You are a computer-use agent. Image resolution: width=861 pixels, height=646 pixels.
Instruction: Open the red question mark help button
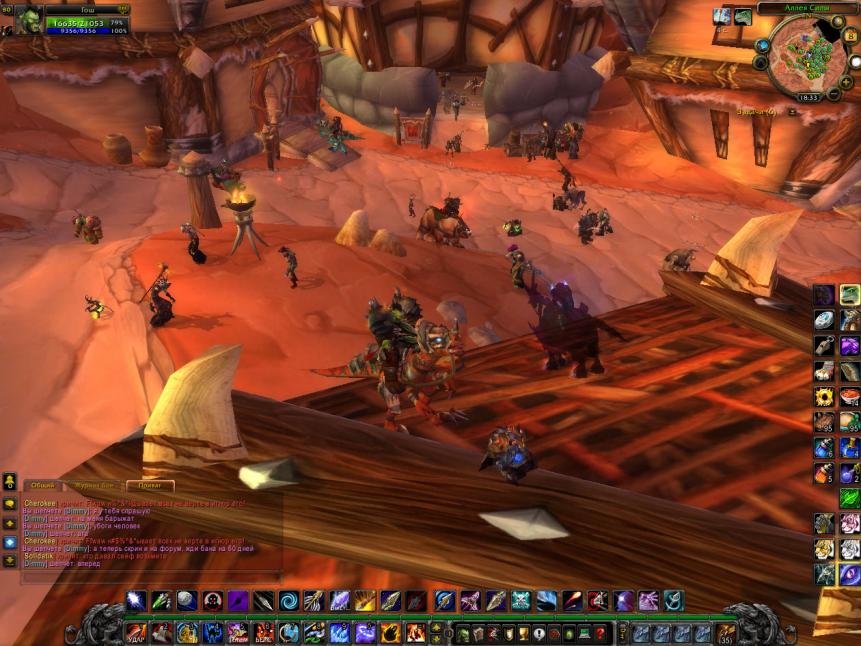601,633
